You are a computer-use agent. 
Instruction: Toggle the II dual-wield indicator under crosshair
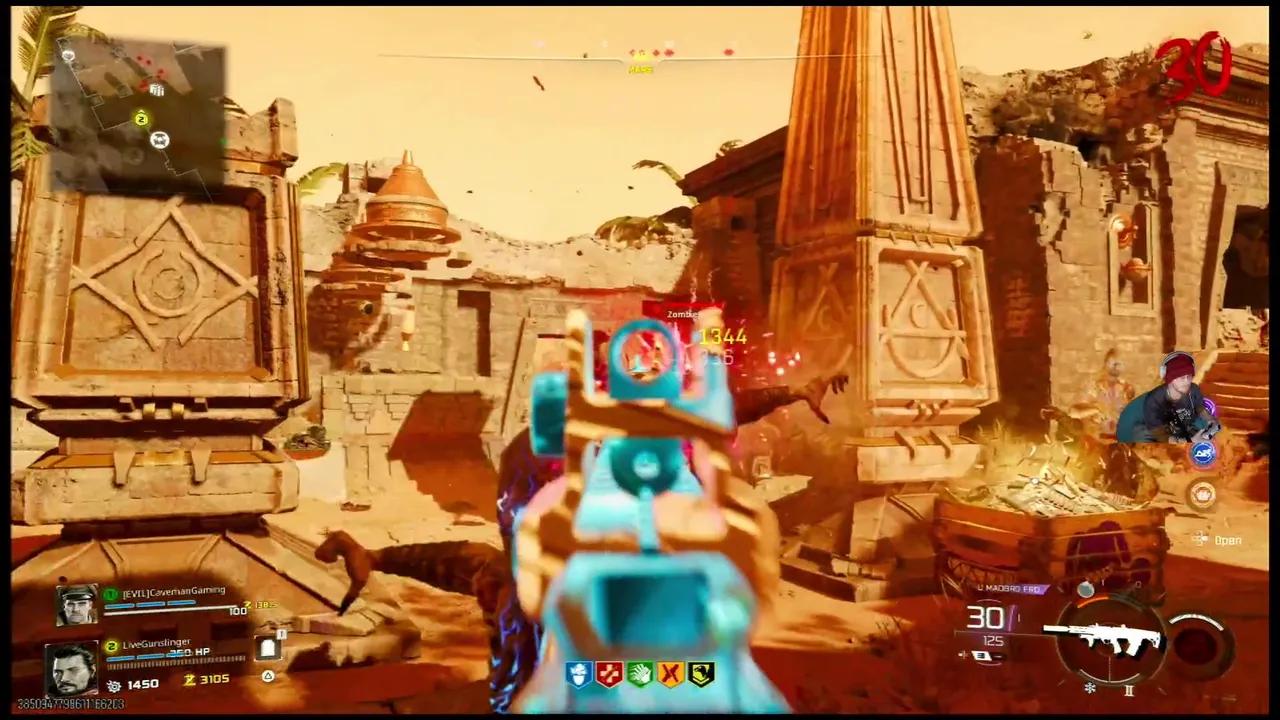pyautogui.click(x=1129, y=689)
